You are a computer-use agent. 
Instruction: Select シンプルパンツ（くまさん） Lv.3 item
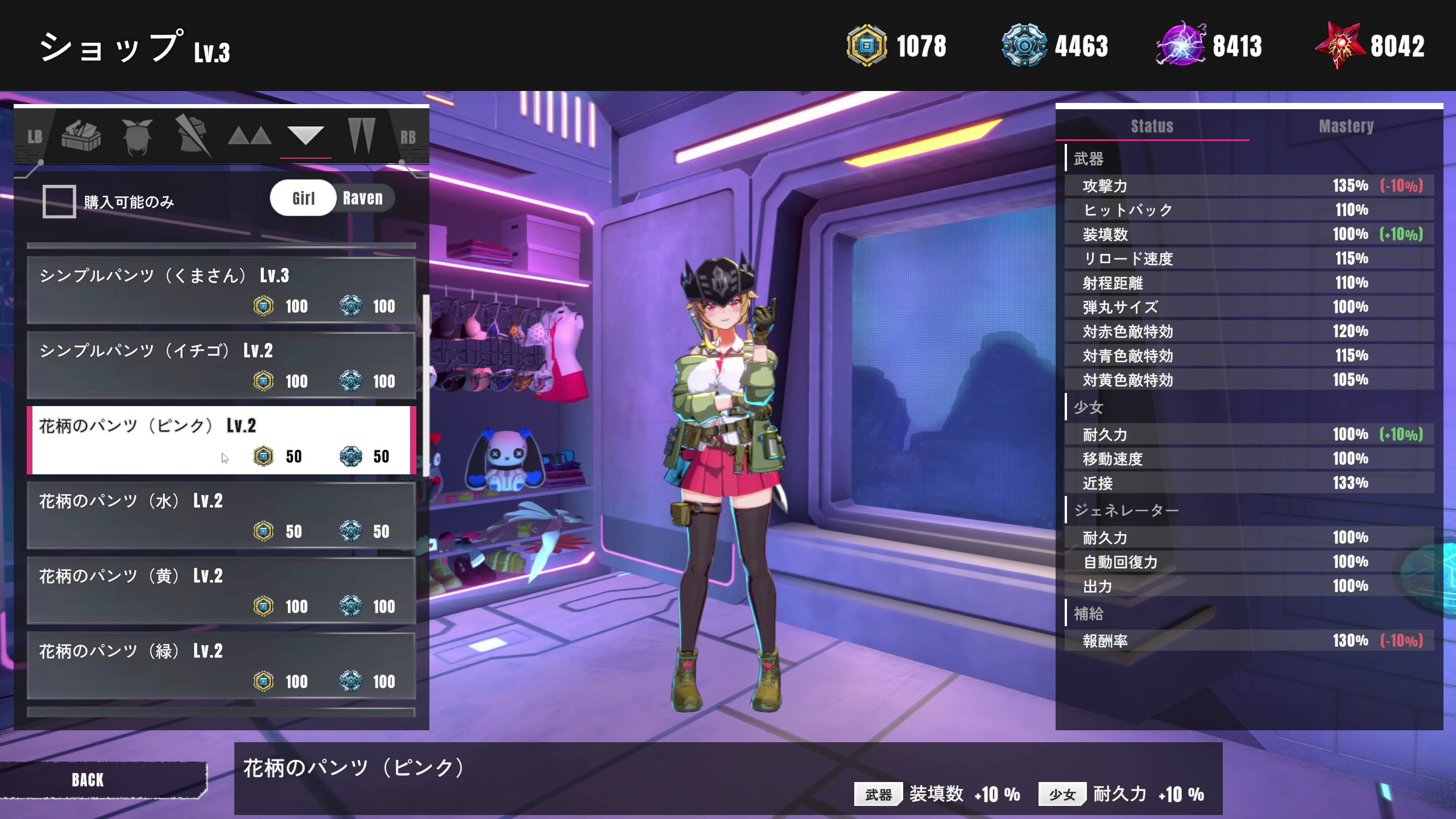(221, 291)
